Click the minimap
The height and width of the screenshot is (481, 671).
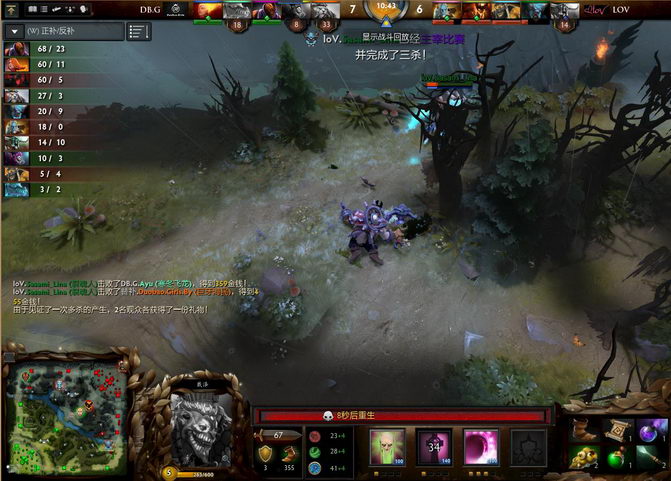(x=66, y=411)
